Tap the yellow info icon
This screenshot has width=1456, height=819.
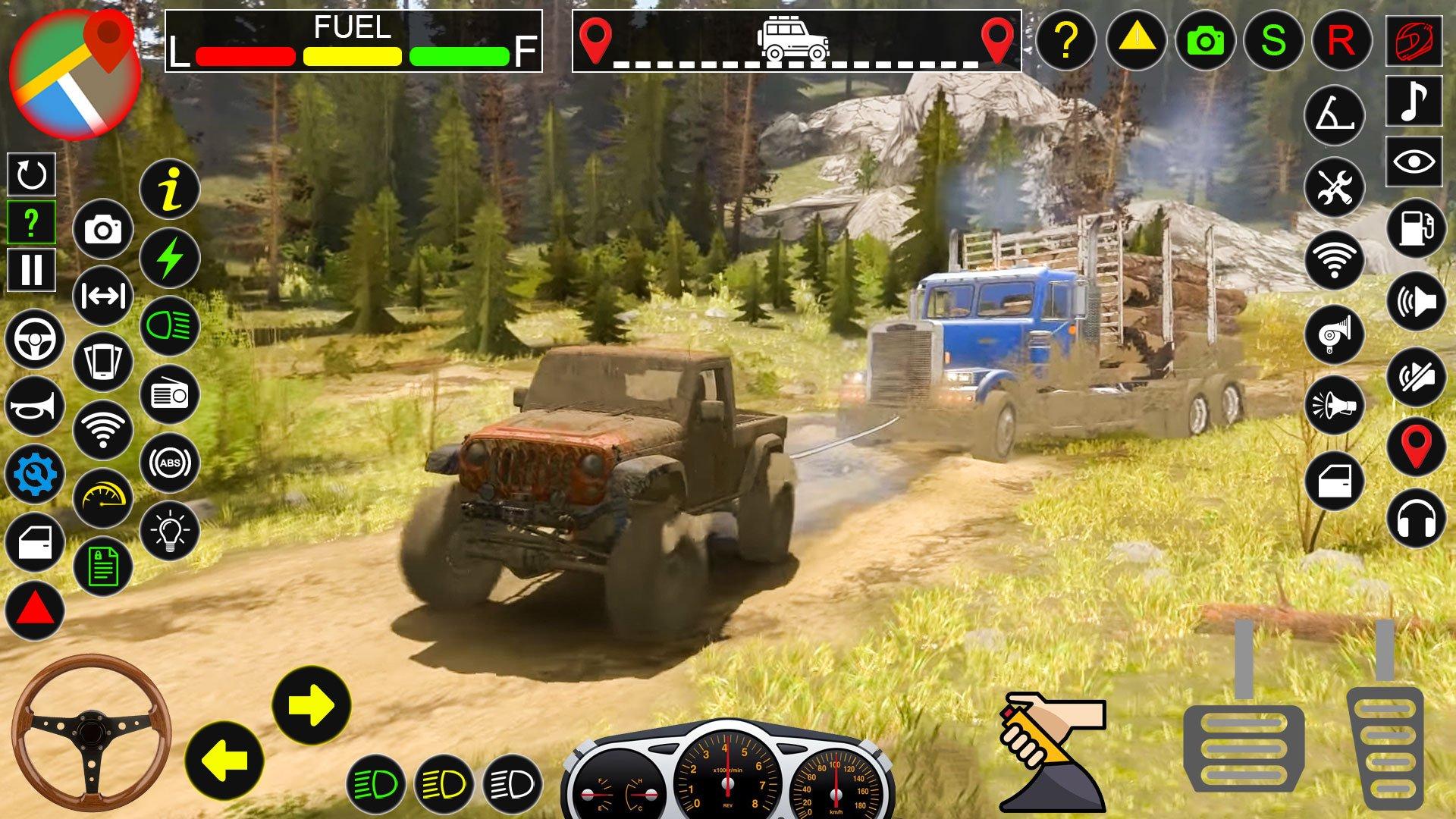click(170, 190)
